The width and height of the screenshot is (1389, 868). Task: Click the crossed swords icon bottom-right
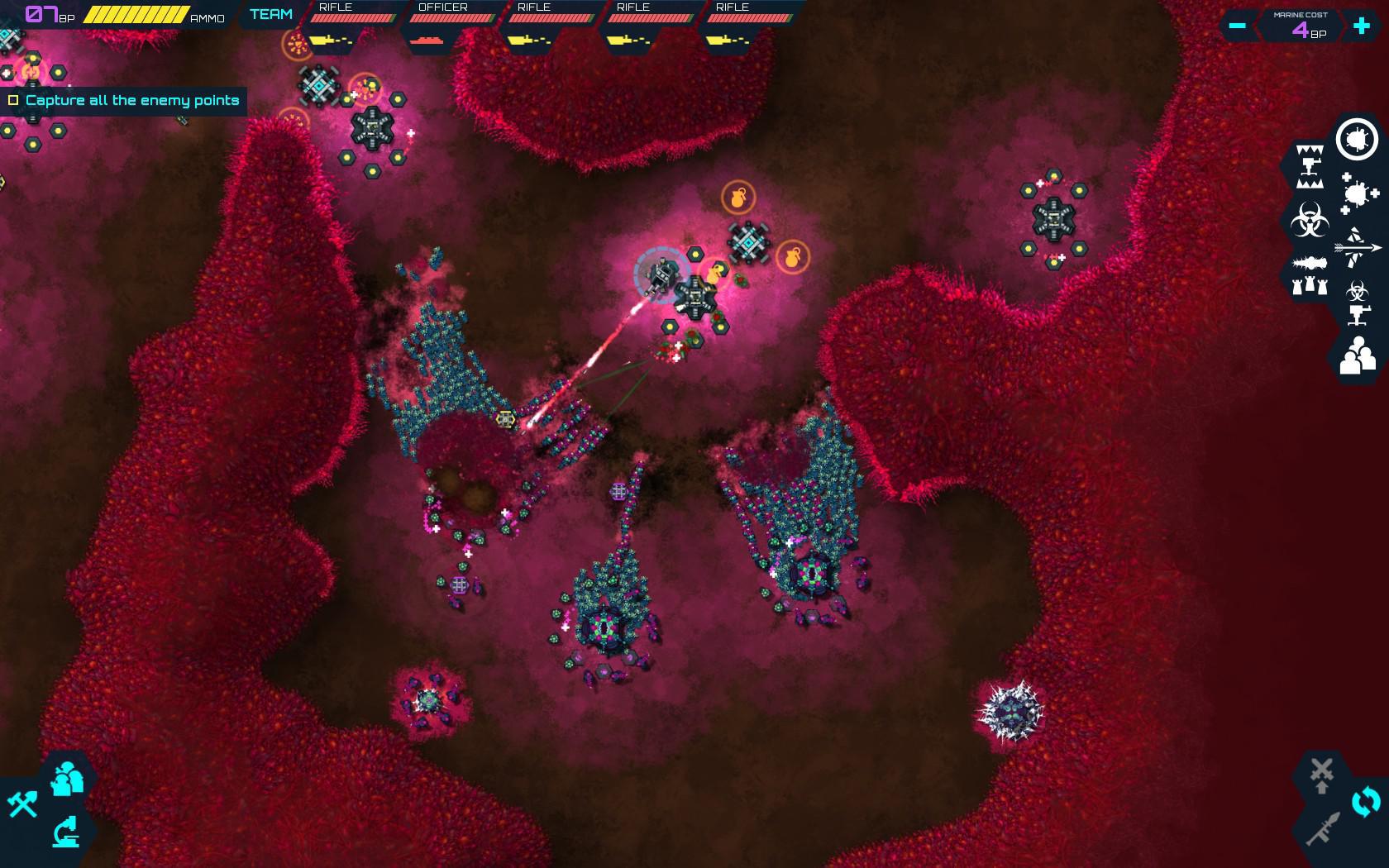pos(1324,769)
